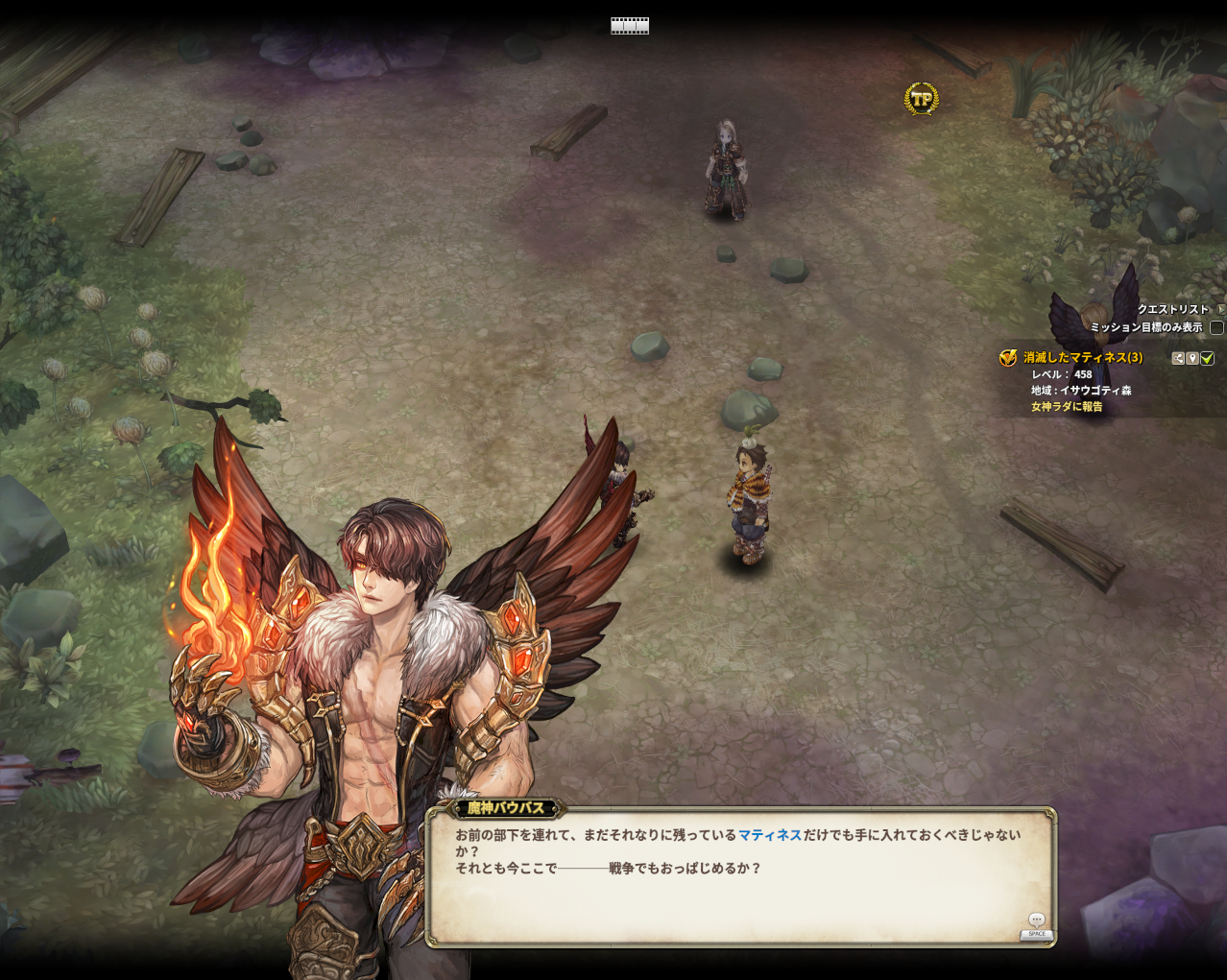Show the quest location with the pin icon
Viewport: 1227px width, 980px height.
click(1192, 358)
